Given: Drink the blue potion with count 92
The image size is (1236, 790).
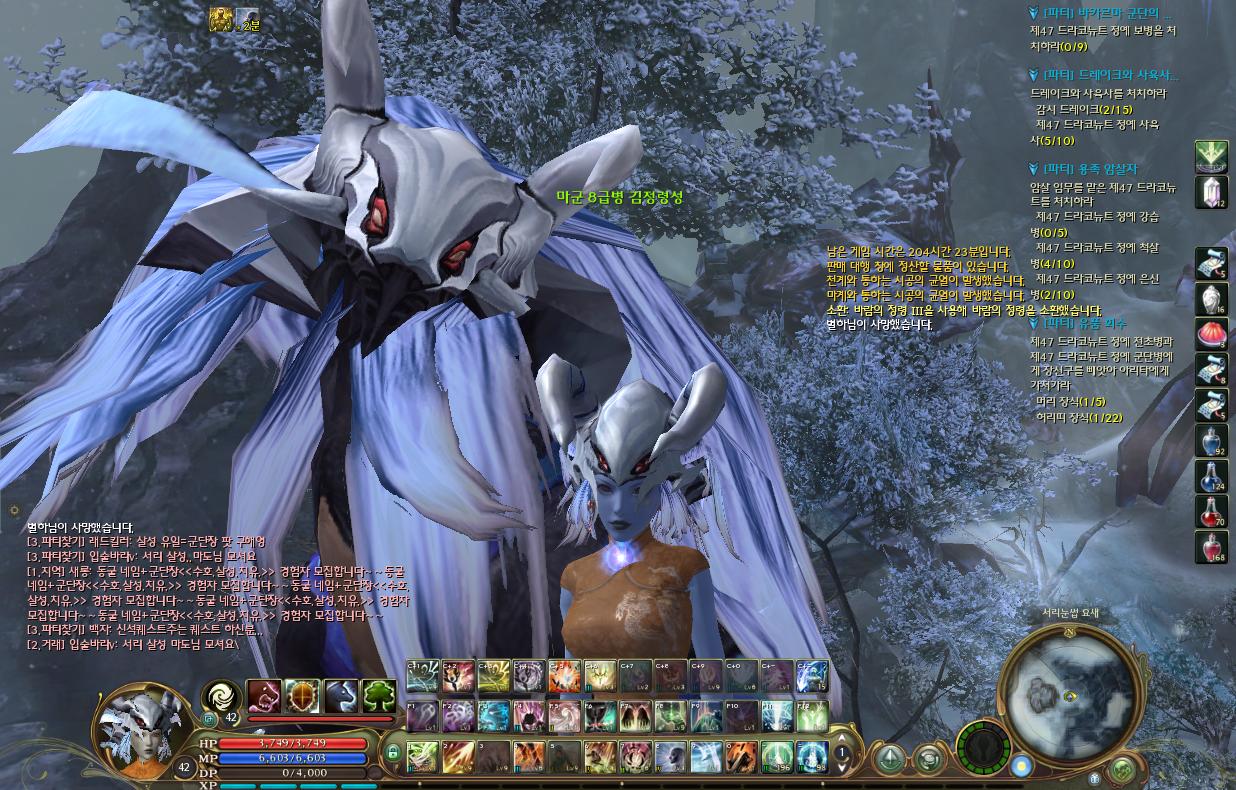Looking at the screenshot, I should [1211, 441].
